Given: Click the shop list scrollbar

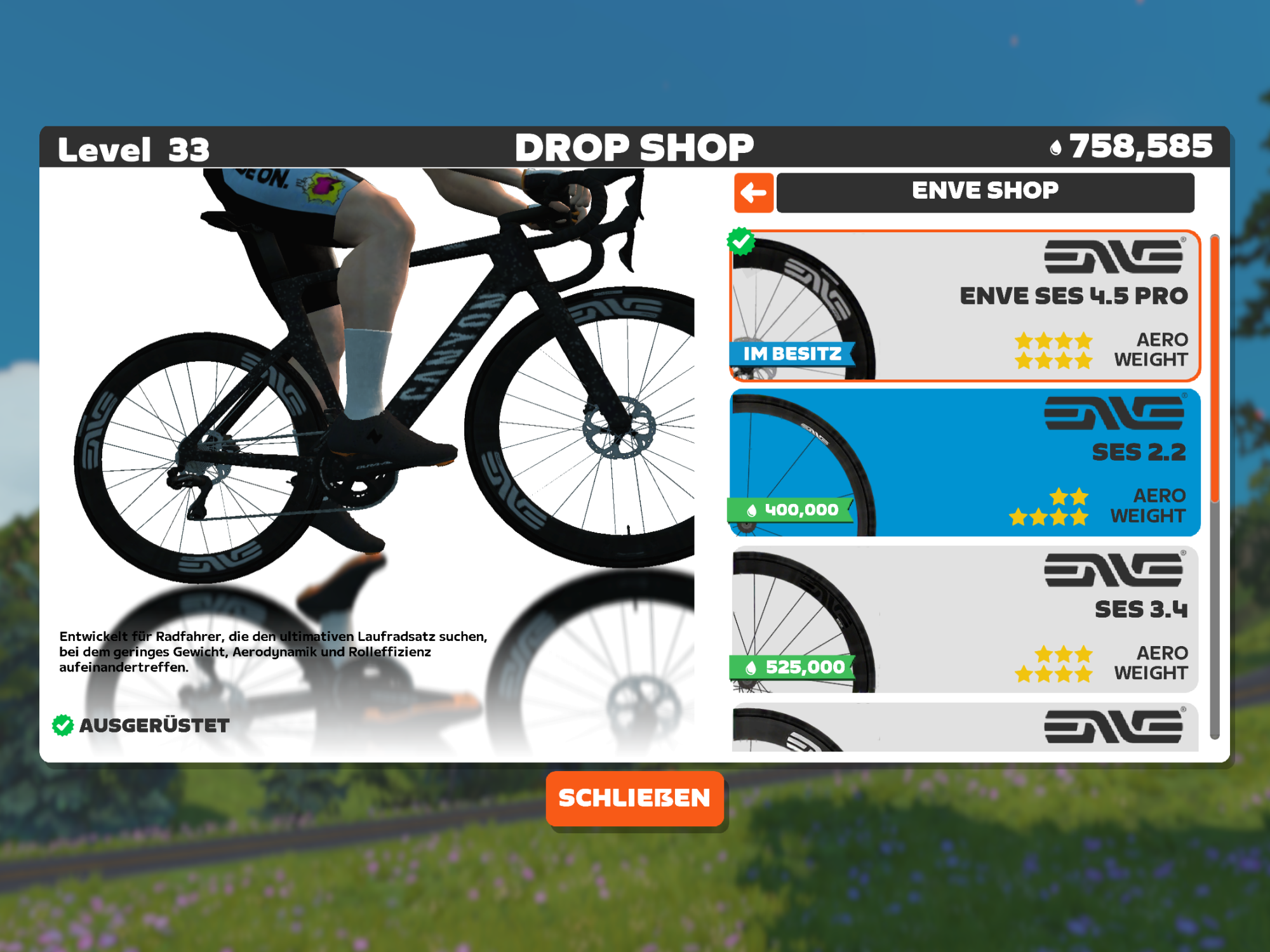Looking at the screenshot, I should click(x=1215, y=486).
